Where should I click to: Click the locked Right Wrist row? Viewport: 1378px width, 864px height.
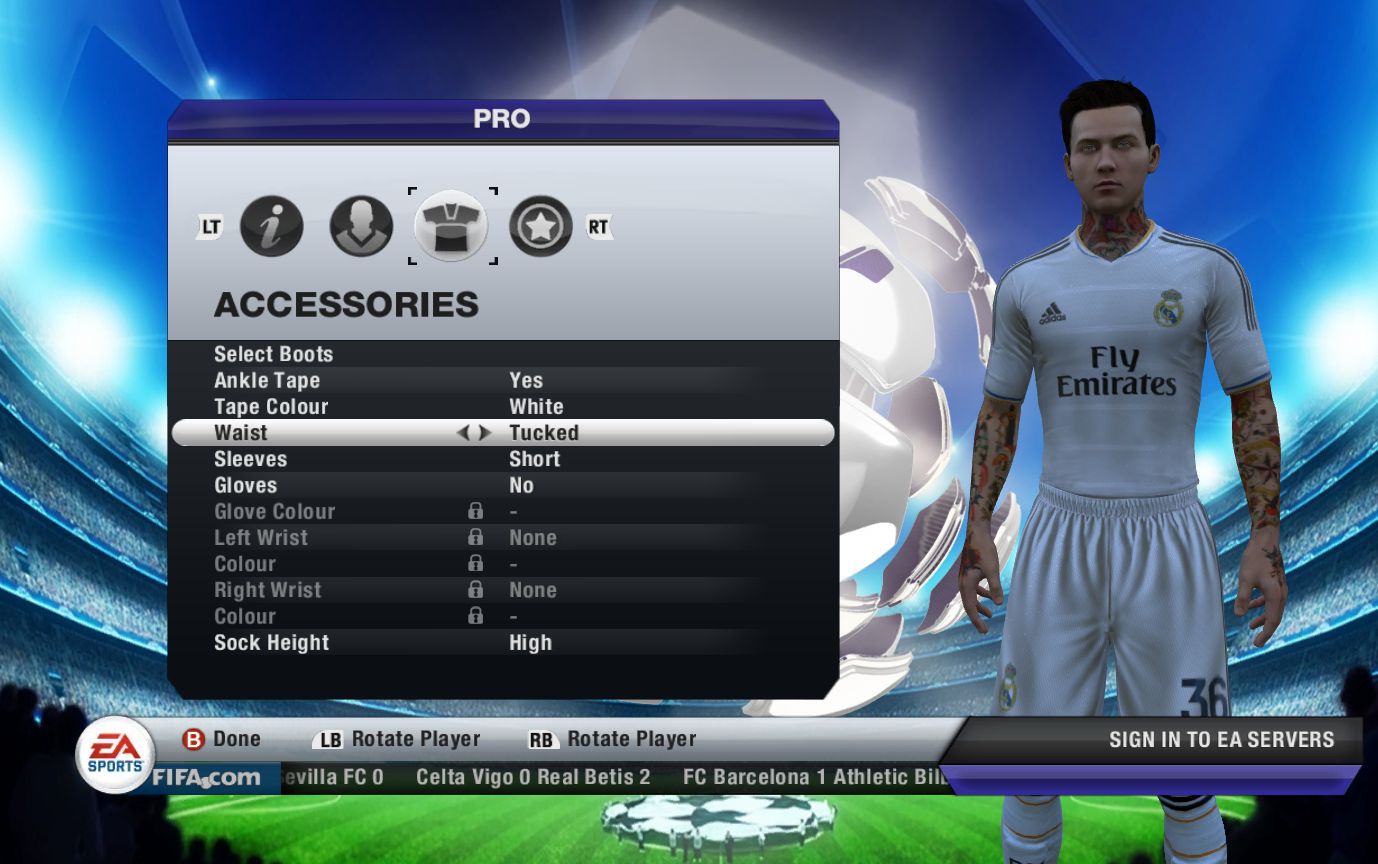point(267,590)
